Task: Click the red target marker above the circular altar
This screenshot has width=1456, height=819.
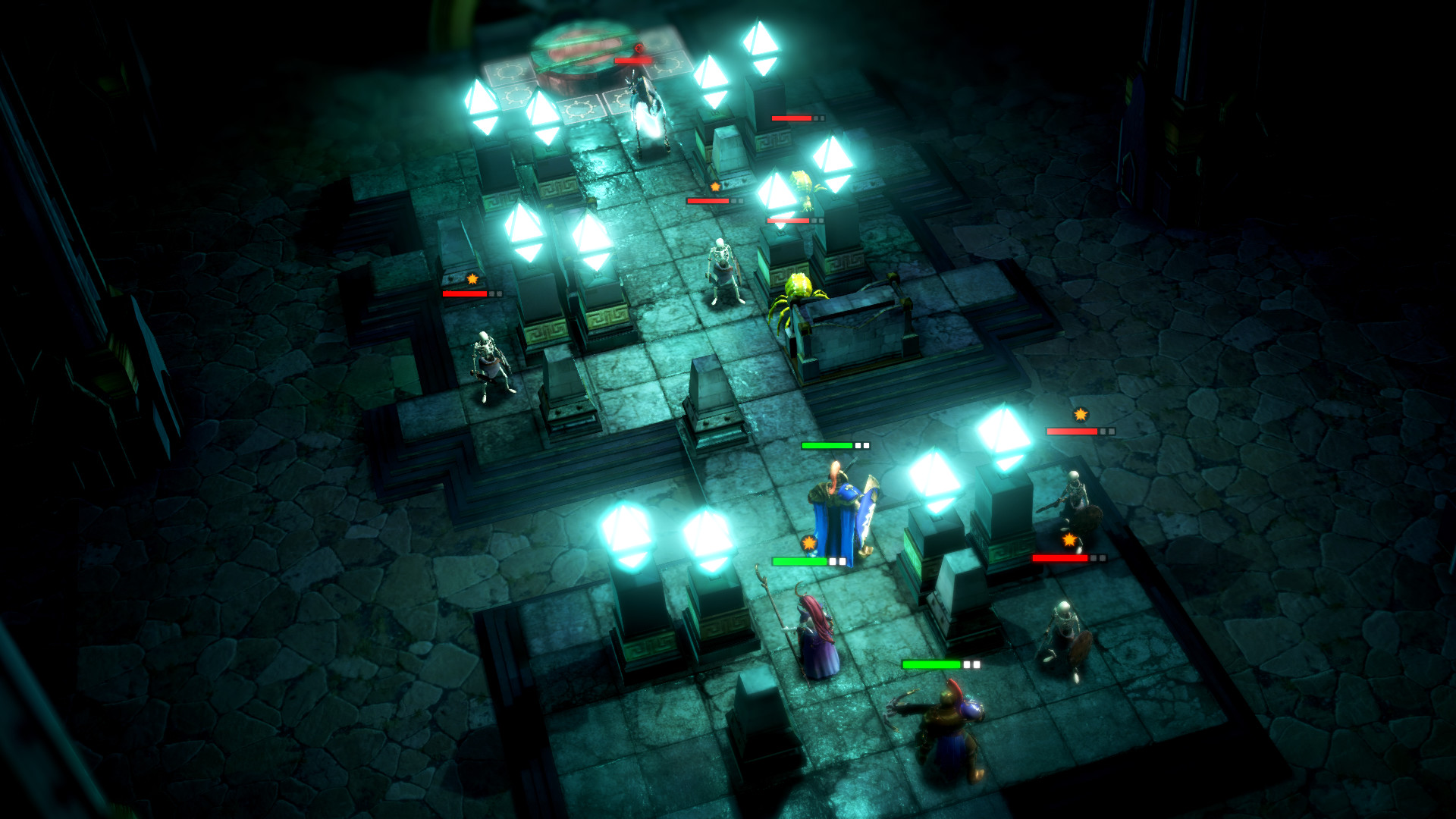Action: [x=637, y=45]
